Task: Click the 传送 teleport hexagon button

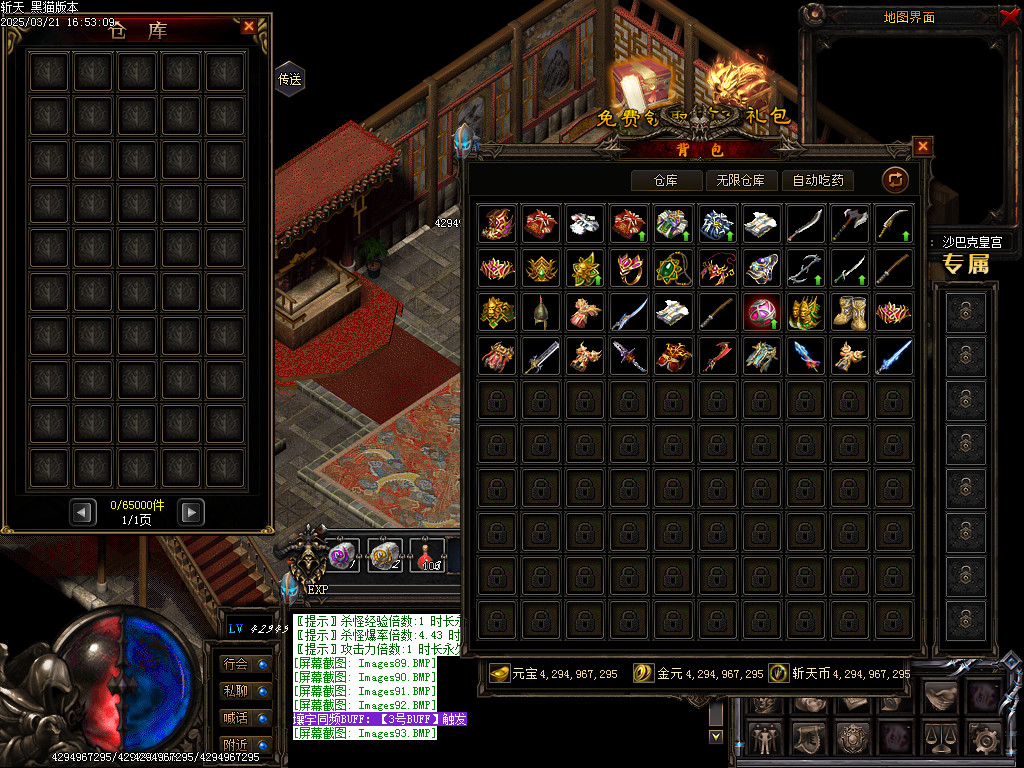Action: point(289,79)
